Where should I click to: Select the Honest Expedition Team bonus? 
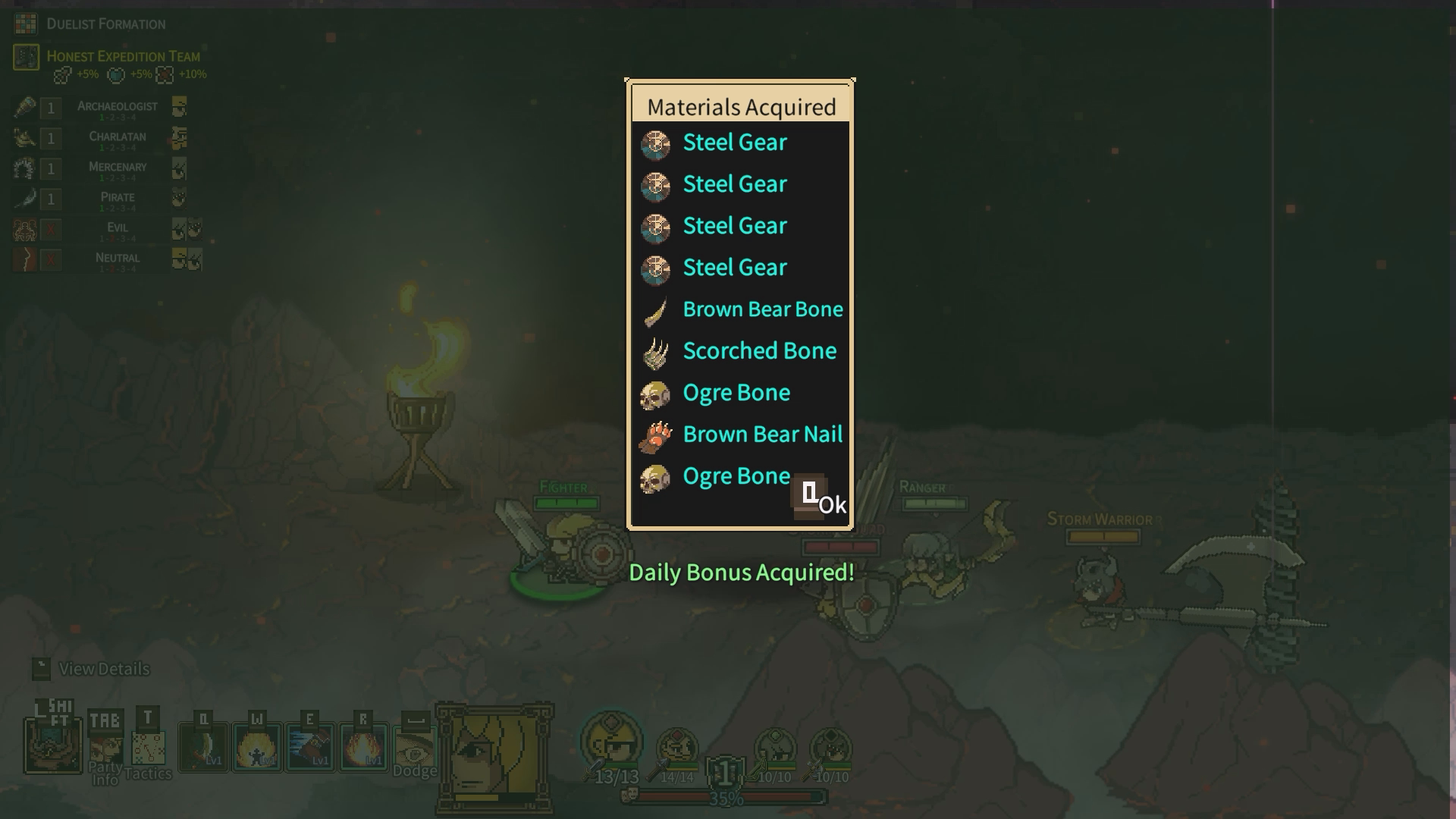tap(123, 57)
